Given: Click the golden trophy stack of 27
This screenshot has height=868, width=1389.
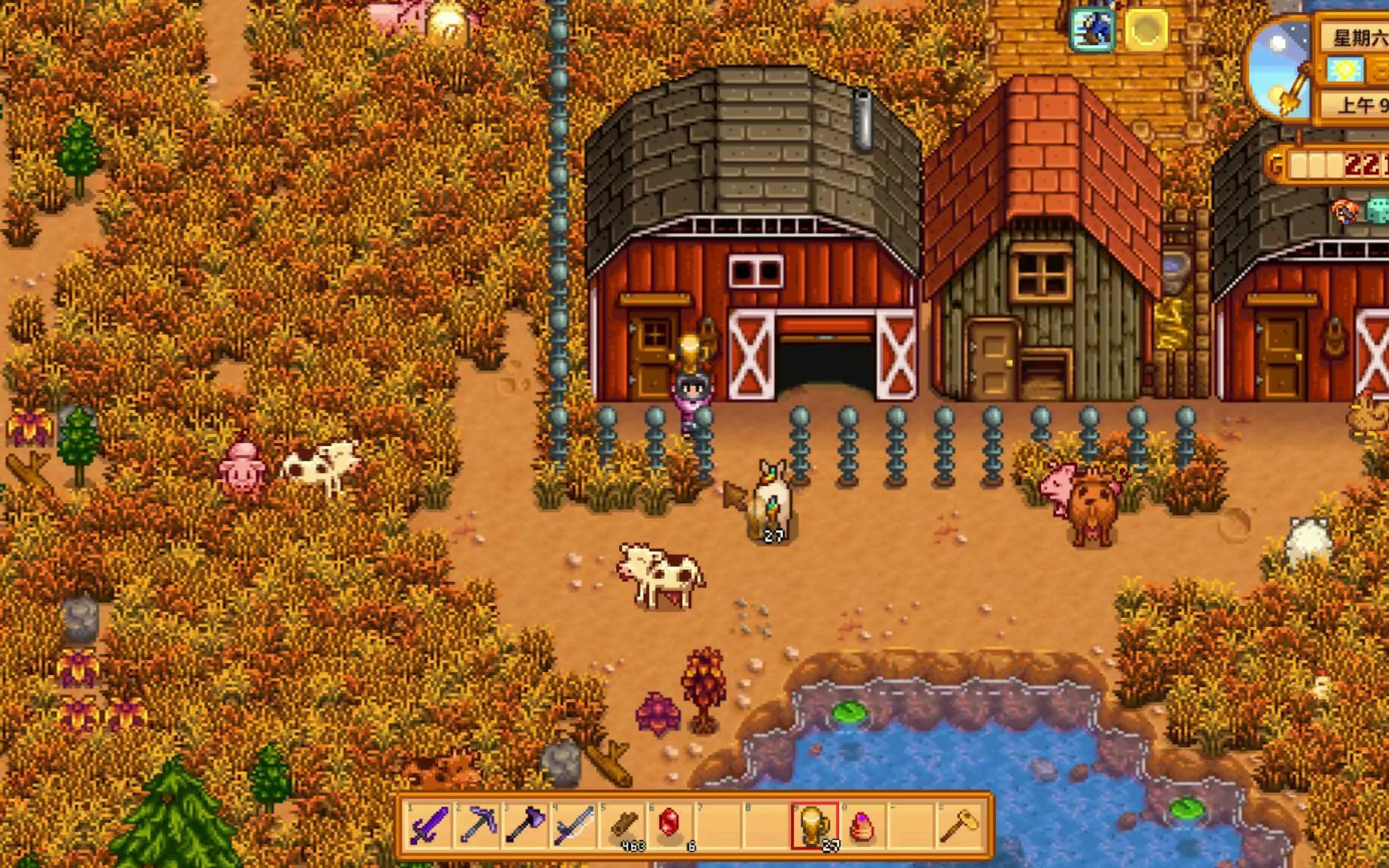Looking at the screenshot, I should (813, 825).
